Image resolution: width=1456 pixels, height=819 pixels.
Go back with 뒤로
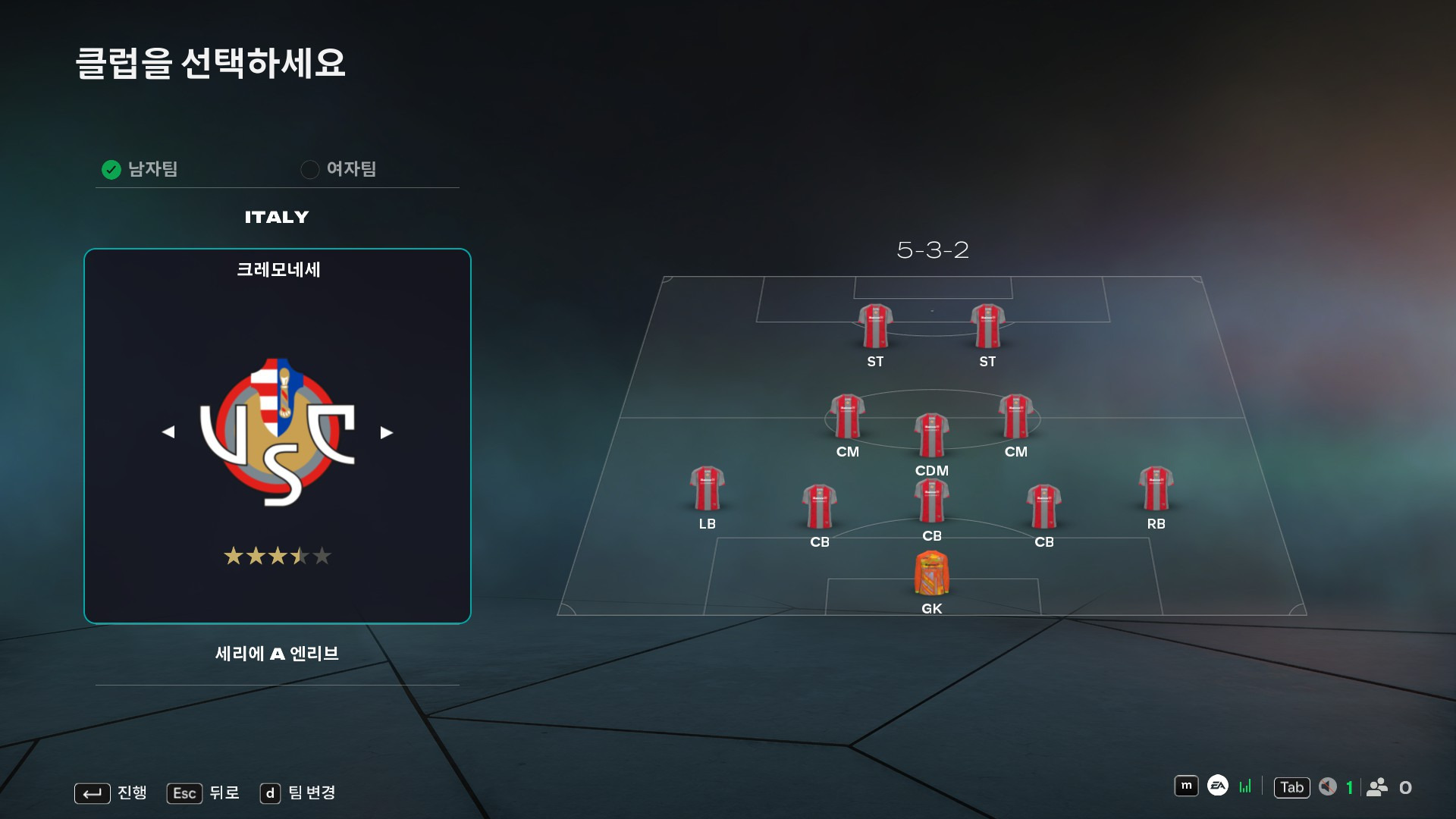203,793
